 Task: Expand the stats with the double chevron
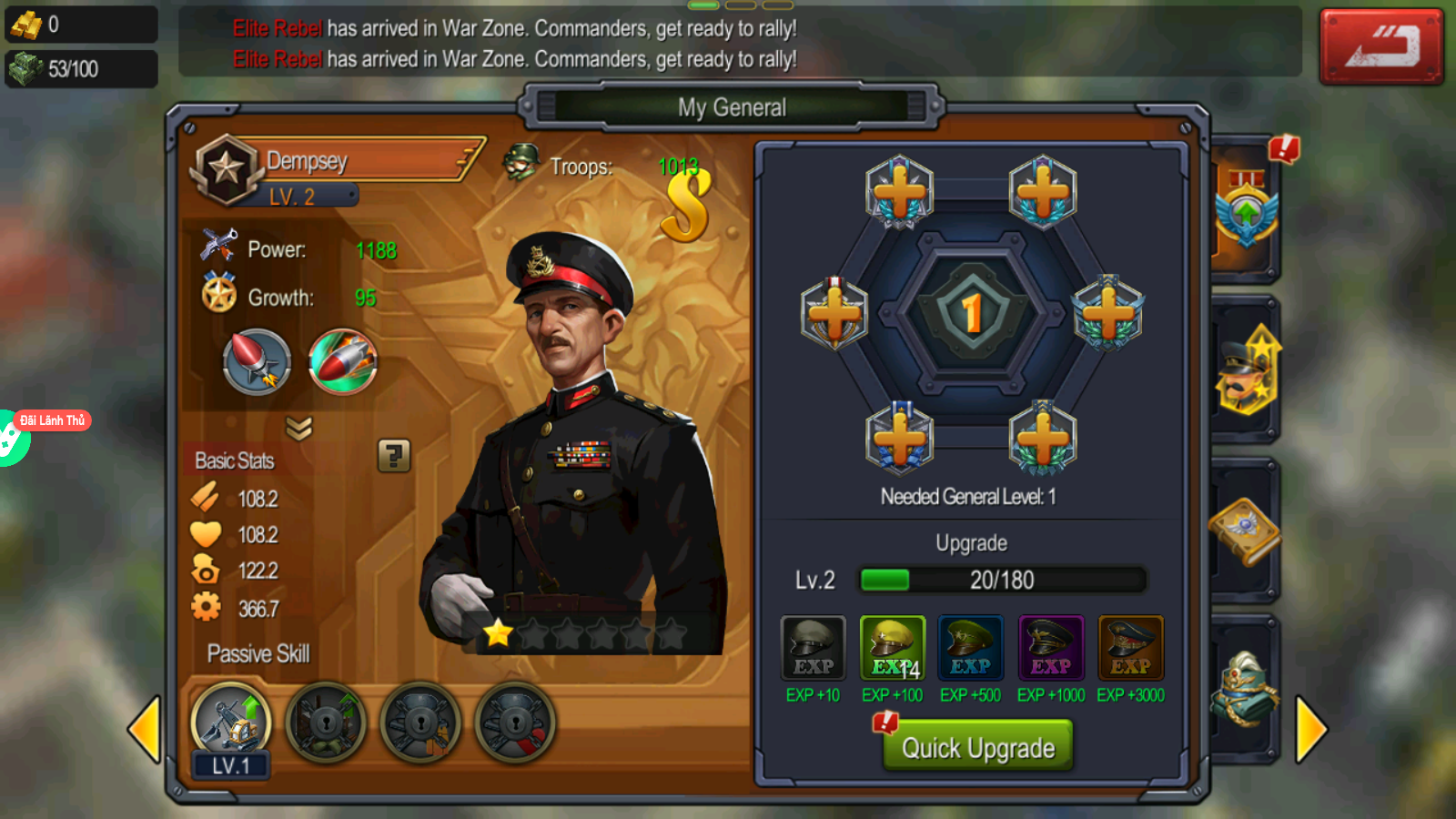[x=298, y=427]
